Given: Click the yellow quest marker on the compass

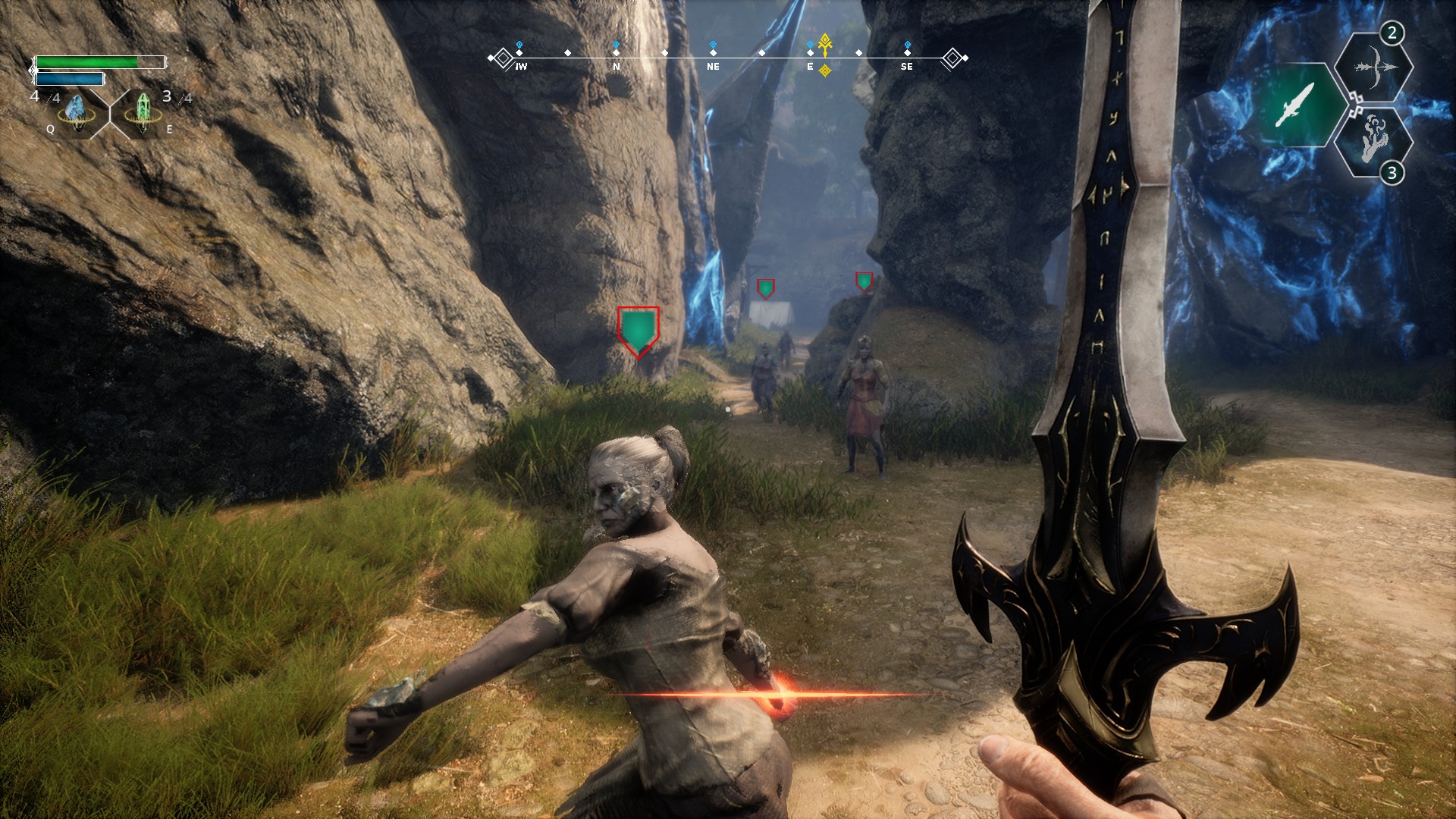Looking at the screenshot, I should pos(825,45).
